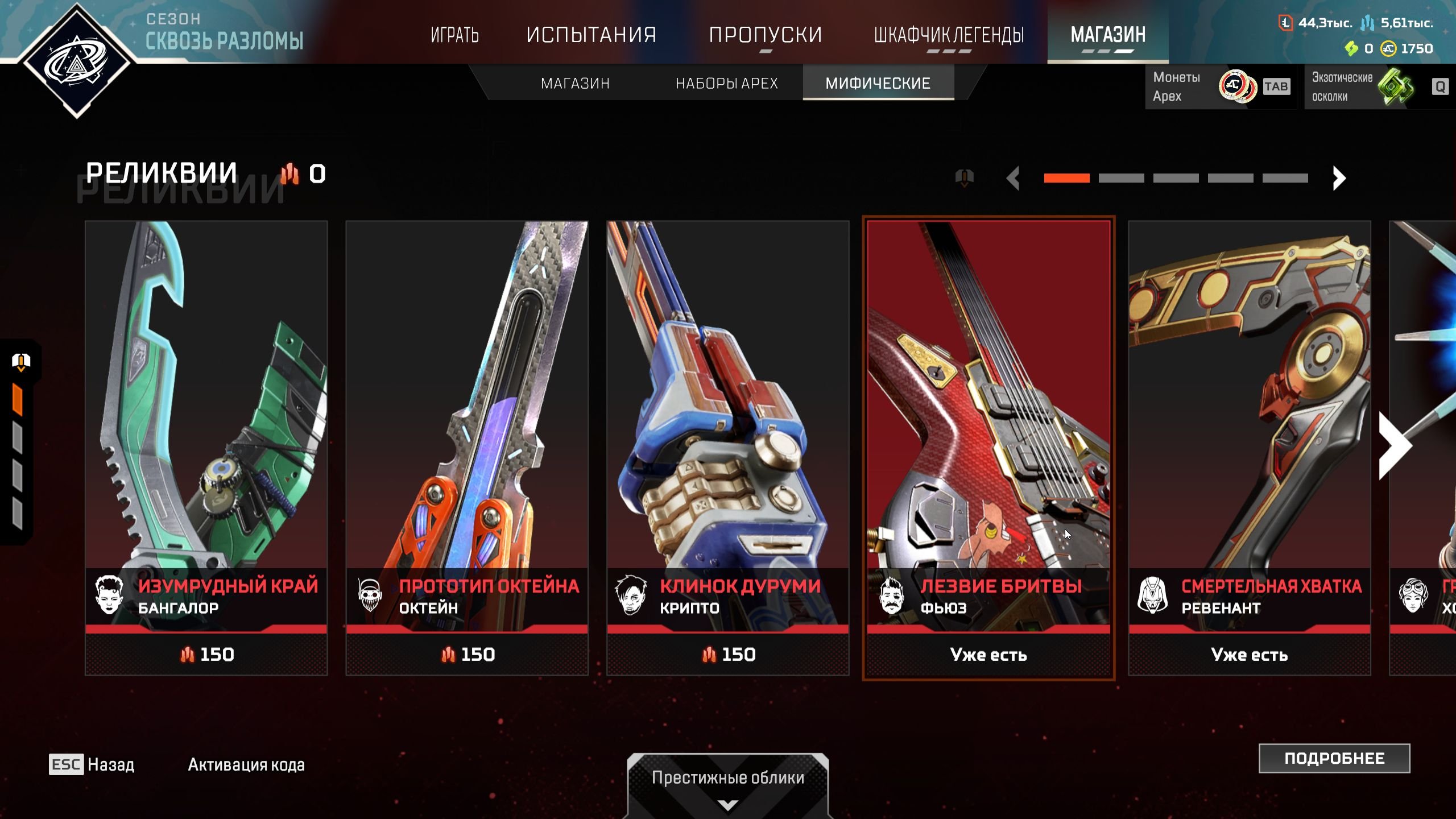The width and height of the screenshot is (1456, 819).
Task: Click the ПОДРОБНЕЕ details button
Action: tap(1334, 758)
